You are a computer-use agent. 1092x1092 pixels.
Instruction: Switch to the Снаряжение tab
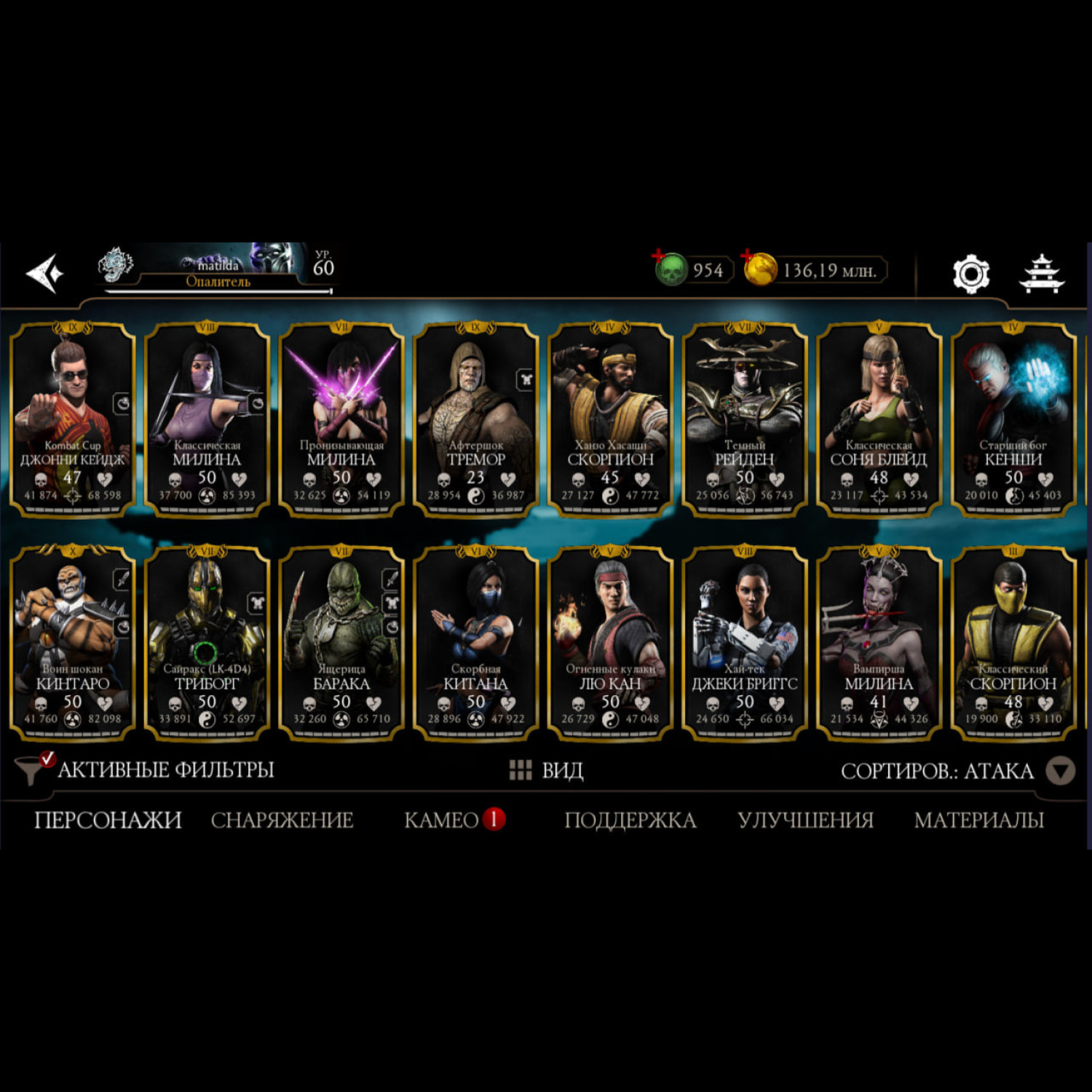click(282, 820)
